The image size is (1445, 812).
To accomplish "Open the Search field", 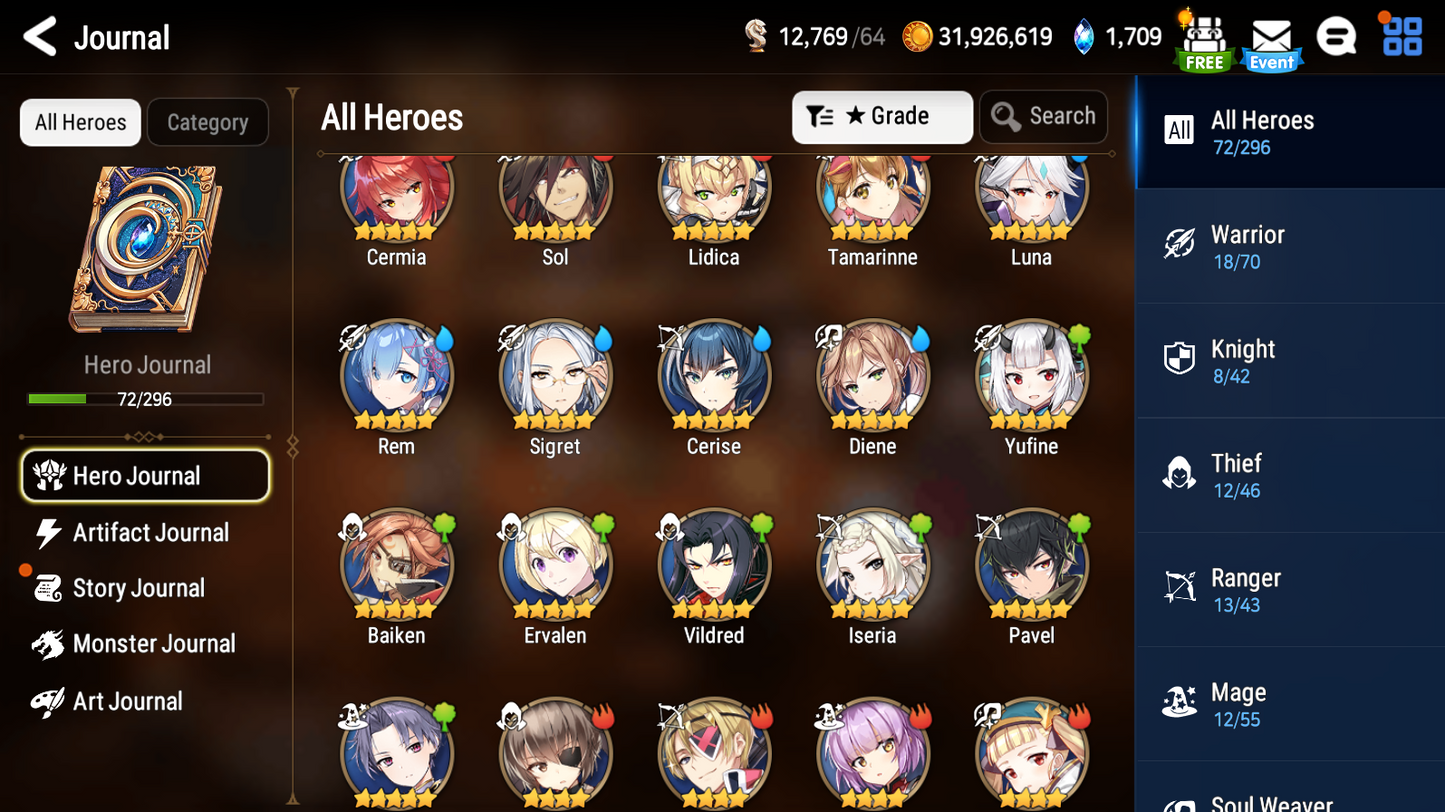I will (1043, 116).
